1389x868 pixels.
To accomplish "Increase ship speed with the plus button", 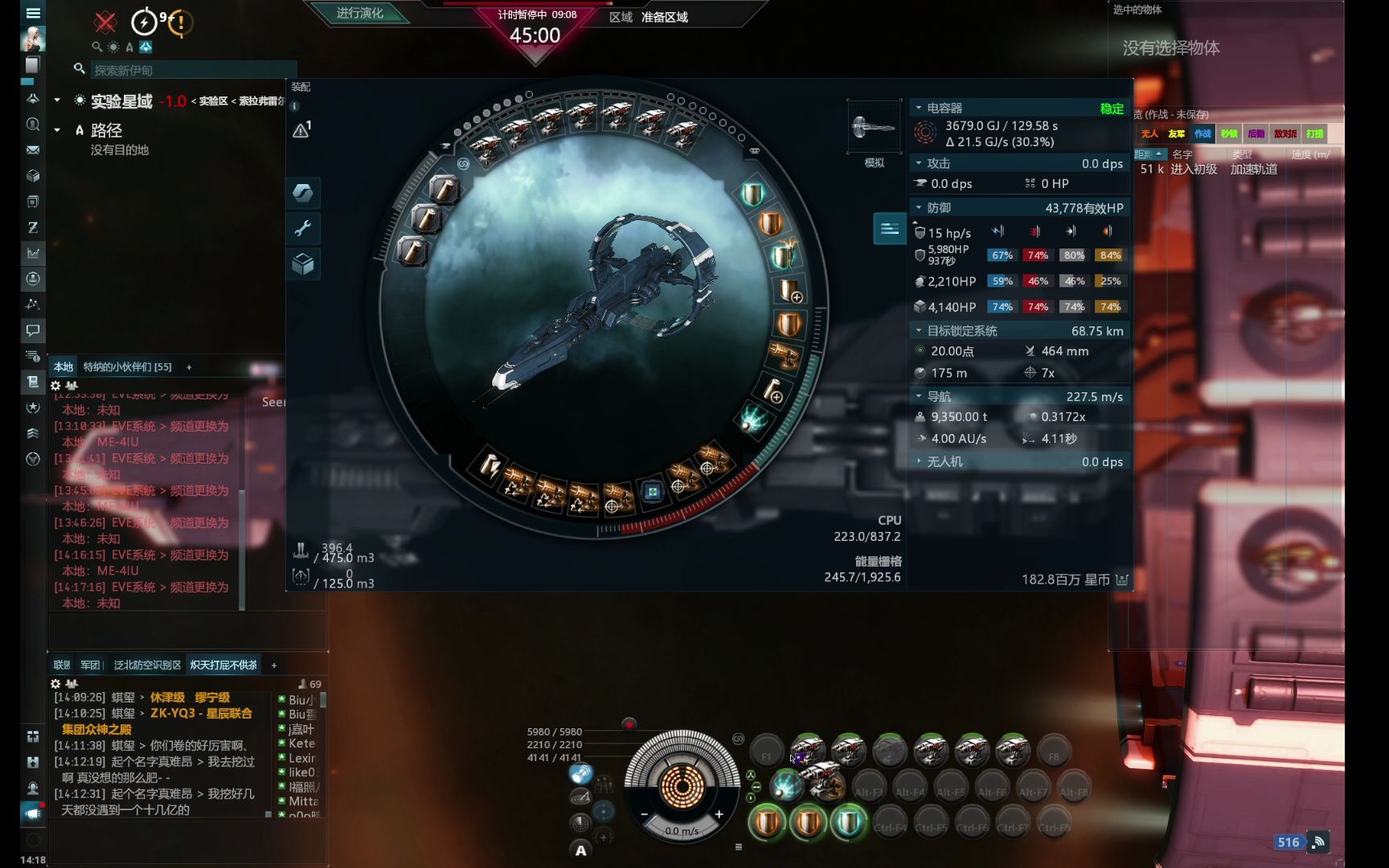I will (x=719, y=815).
